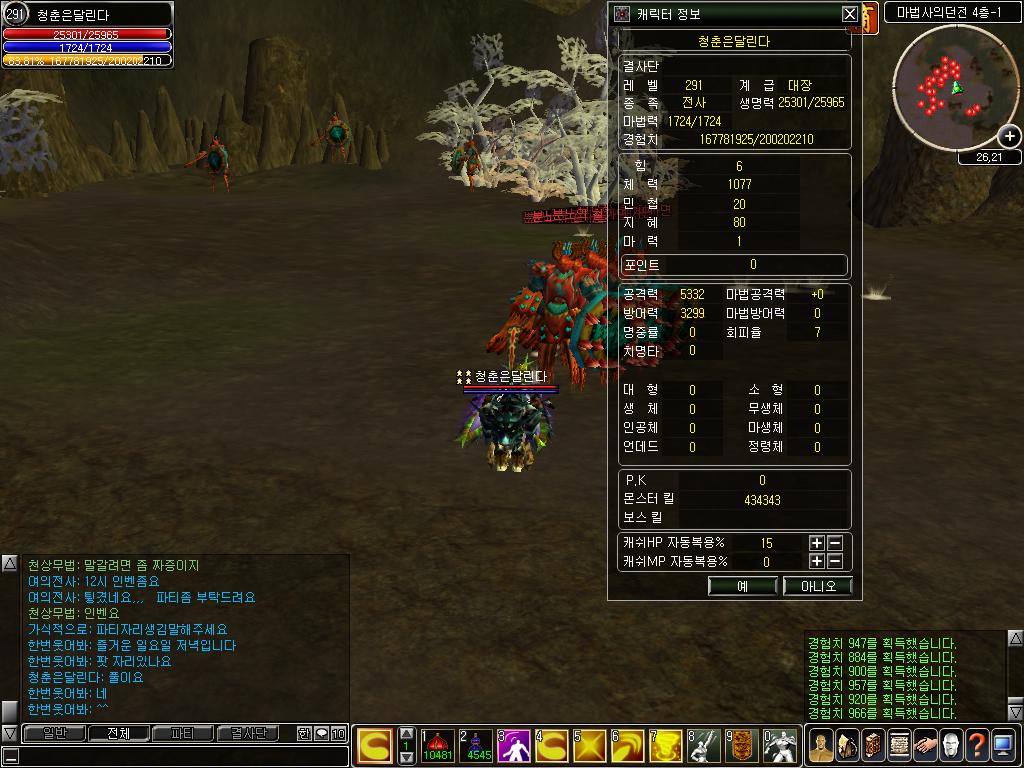Activate the purple figure skill in slot 3
The width and height of the screenshot is (1024, 768).
coord(515,746)
